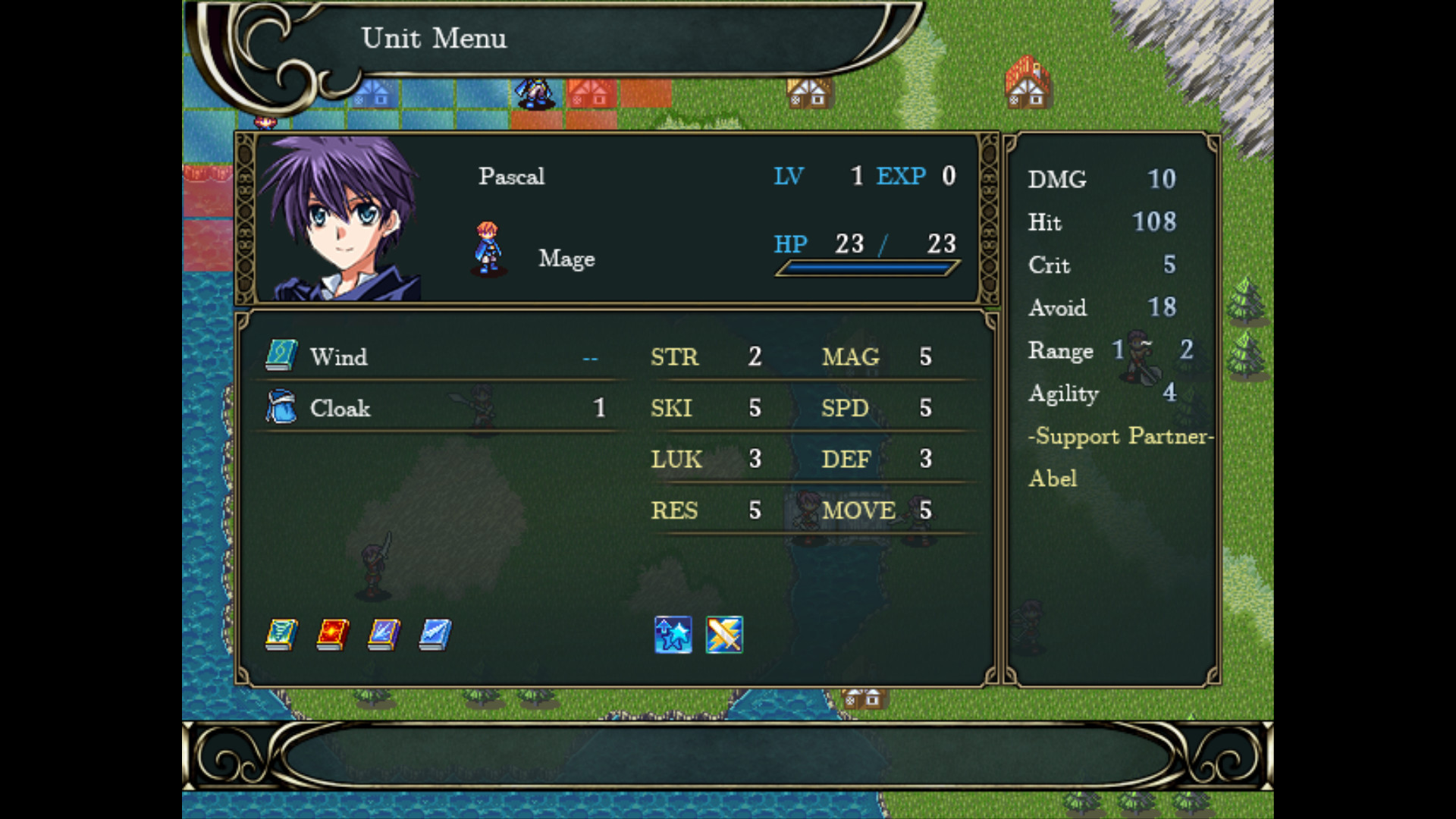Select the Cloak item row
Viewport: 1456px width, 819px height.
(x=340, y=408)
